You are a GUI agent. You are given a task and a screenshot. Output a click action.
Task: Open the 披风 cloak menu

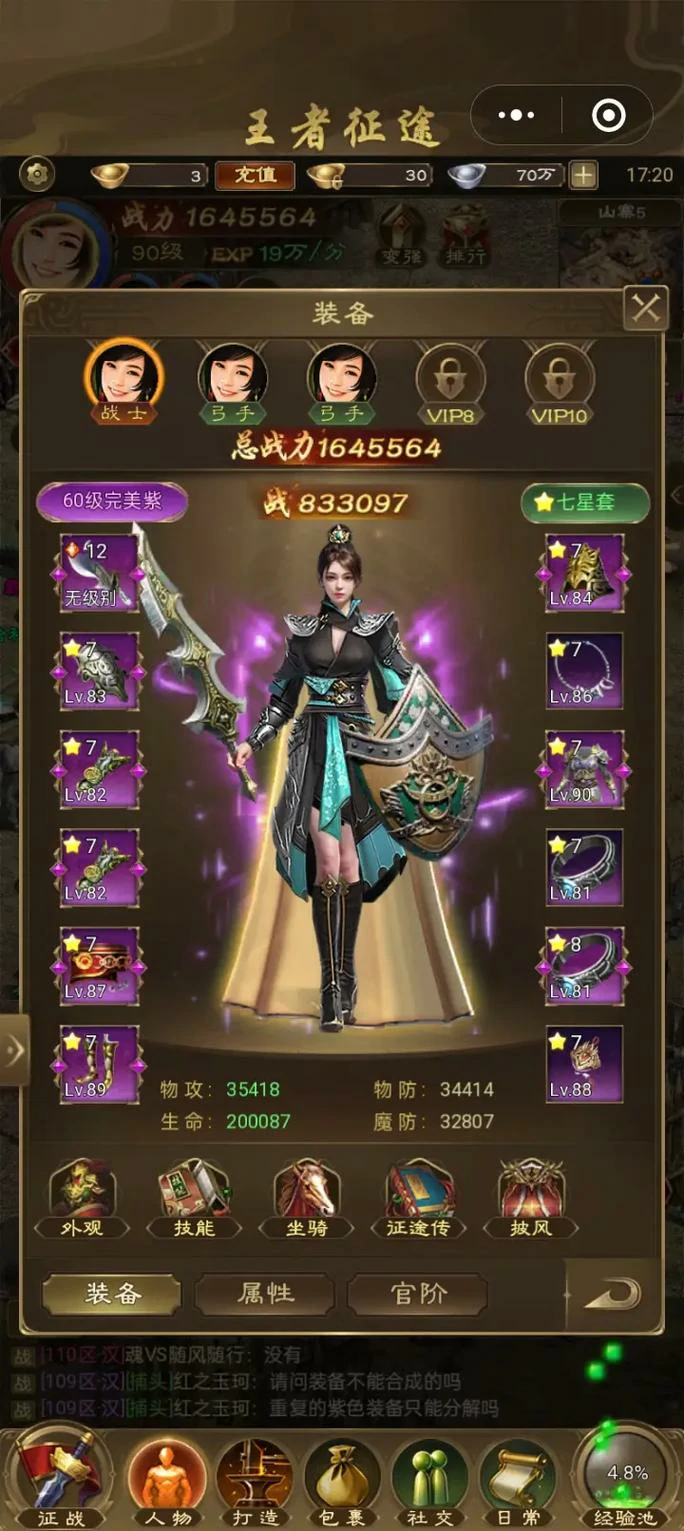coord(531,1199)
